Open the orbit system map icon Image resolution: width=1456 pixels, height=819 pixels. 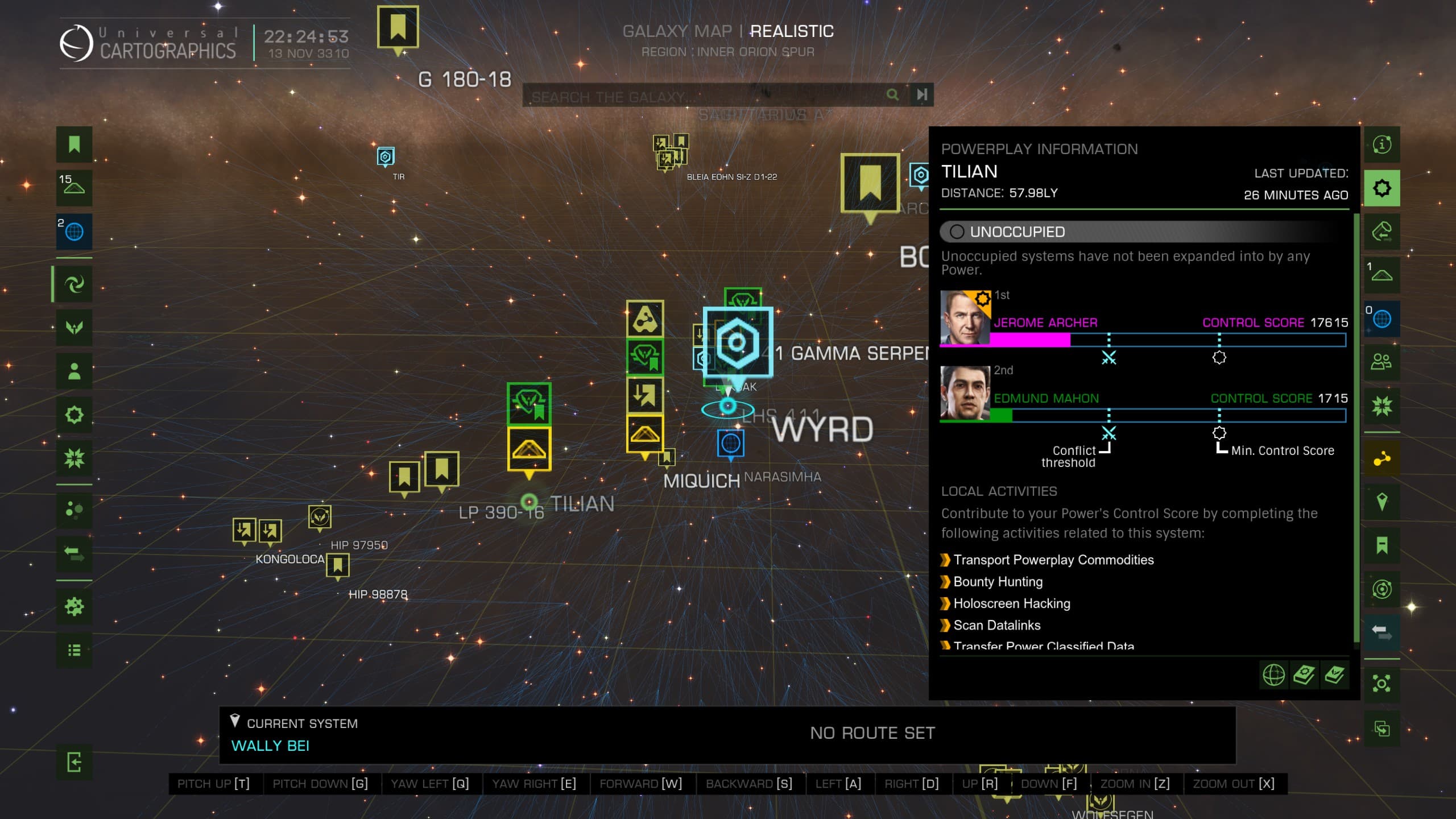(1381, 589)
